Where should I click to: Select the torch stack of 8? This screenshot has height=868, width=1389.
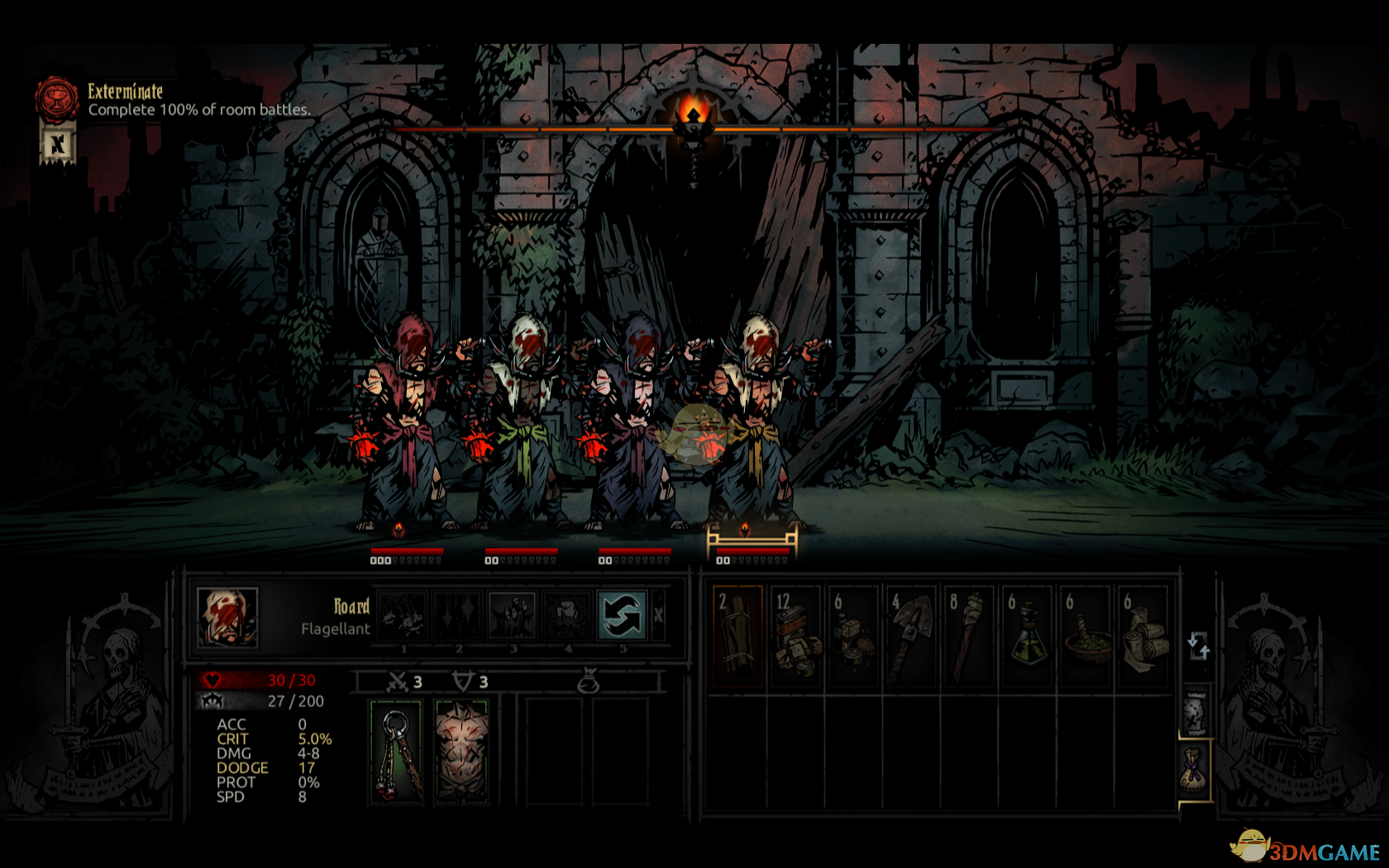coord(969,636)
